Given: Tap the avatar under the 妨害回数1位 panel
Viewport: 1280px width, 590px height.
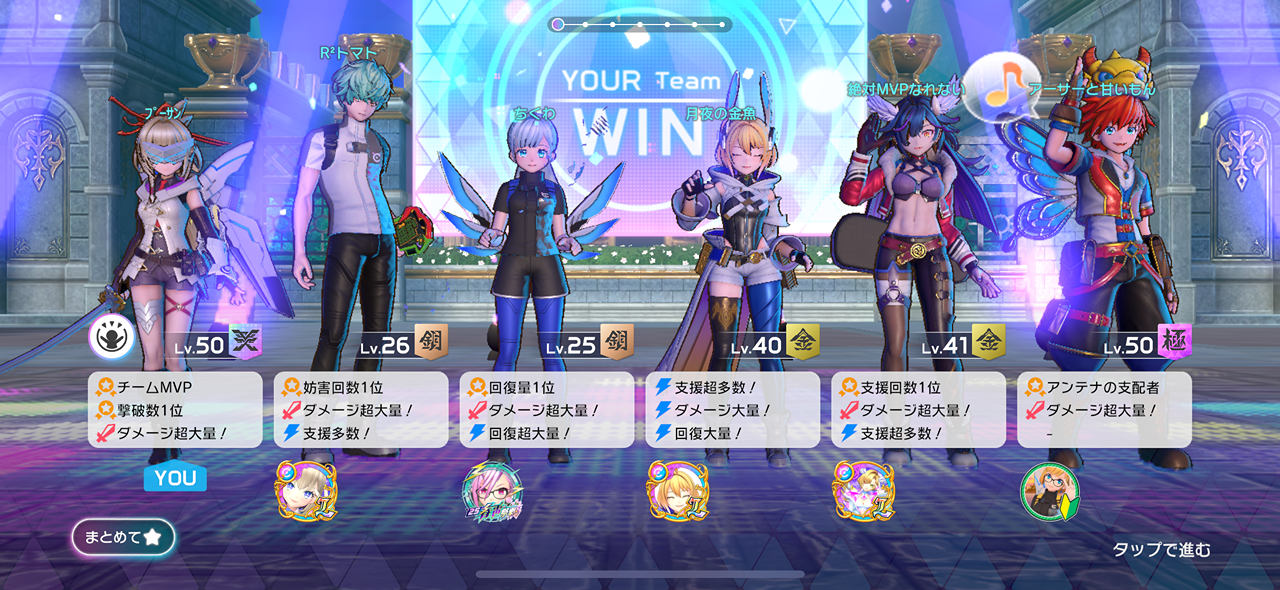Looking at the screenshot, I should (x=306, y=490).
